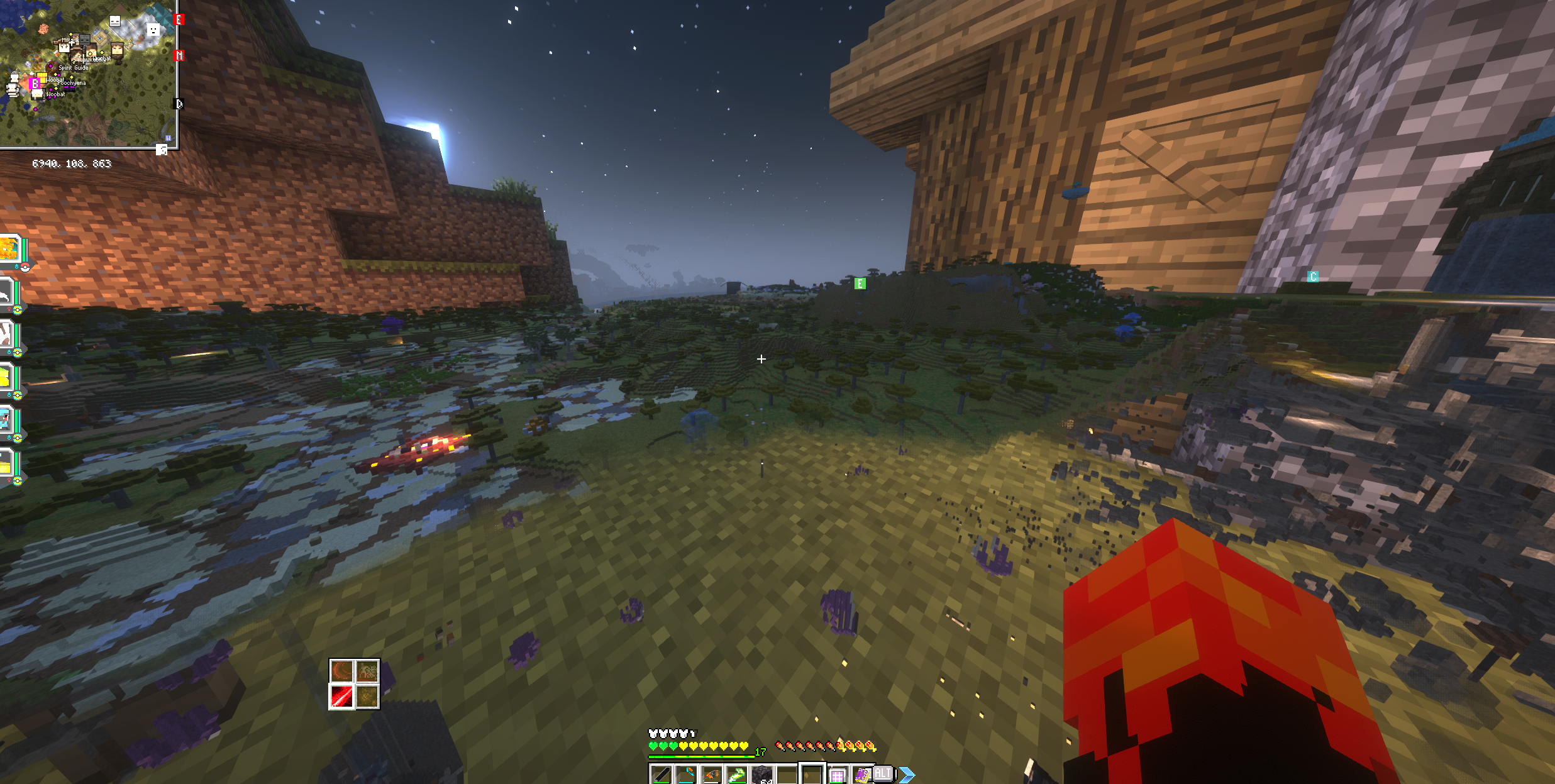Select the pink grid device hotbar slot
This screenshot has width=1555, height=784.
click(x=837, y=775)
